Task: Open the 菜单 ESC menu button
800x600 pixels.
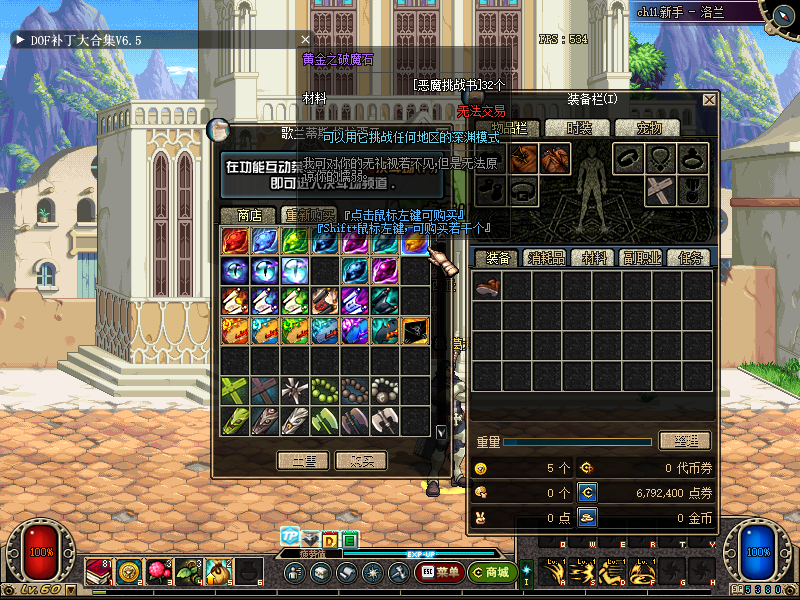Action: point(440,573)
